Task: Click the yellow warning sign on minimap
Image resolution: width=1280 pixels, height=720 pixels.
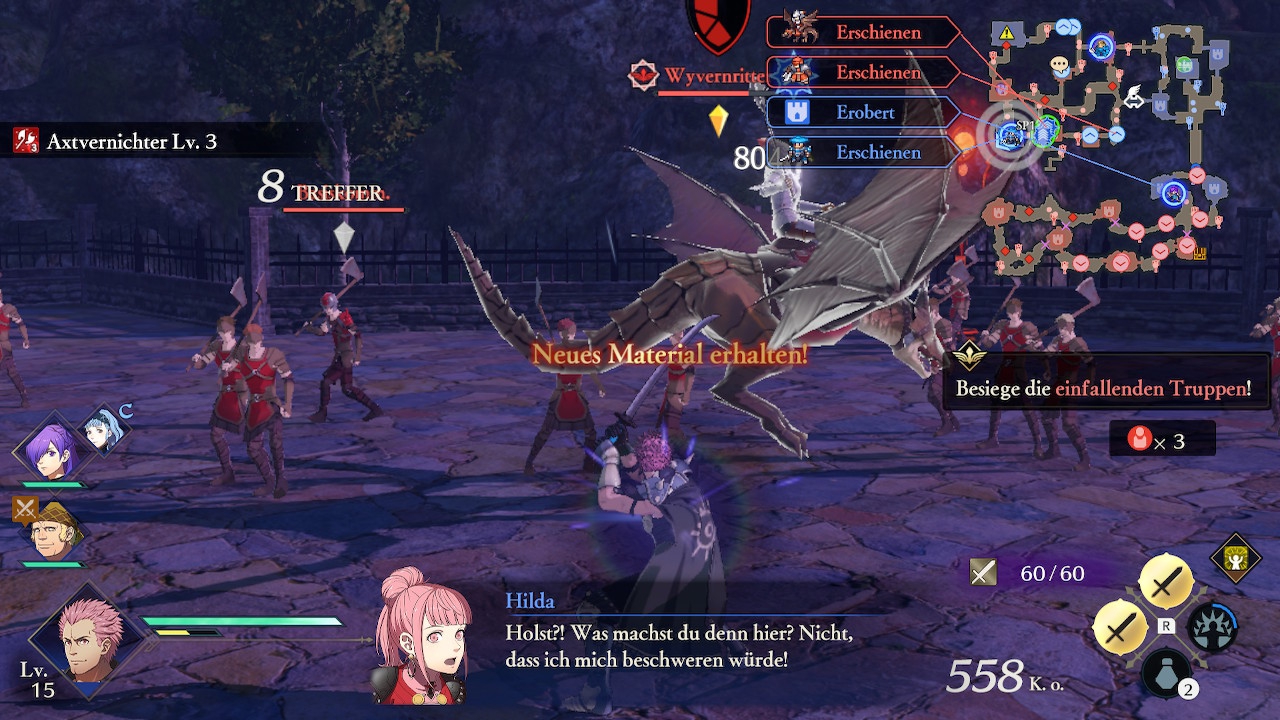Action: click(1006, 33)
